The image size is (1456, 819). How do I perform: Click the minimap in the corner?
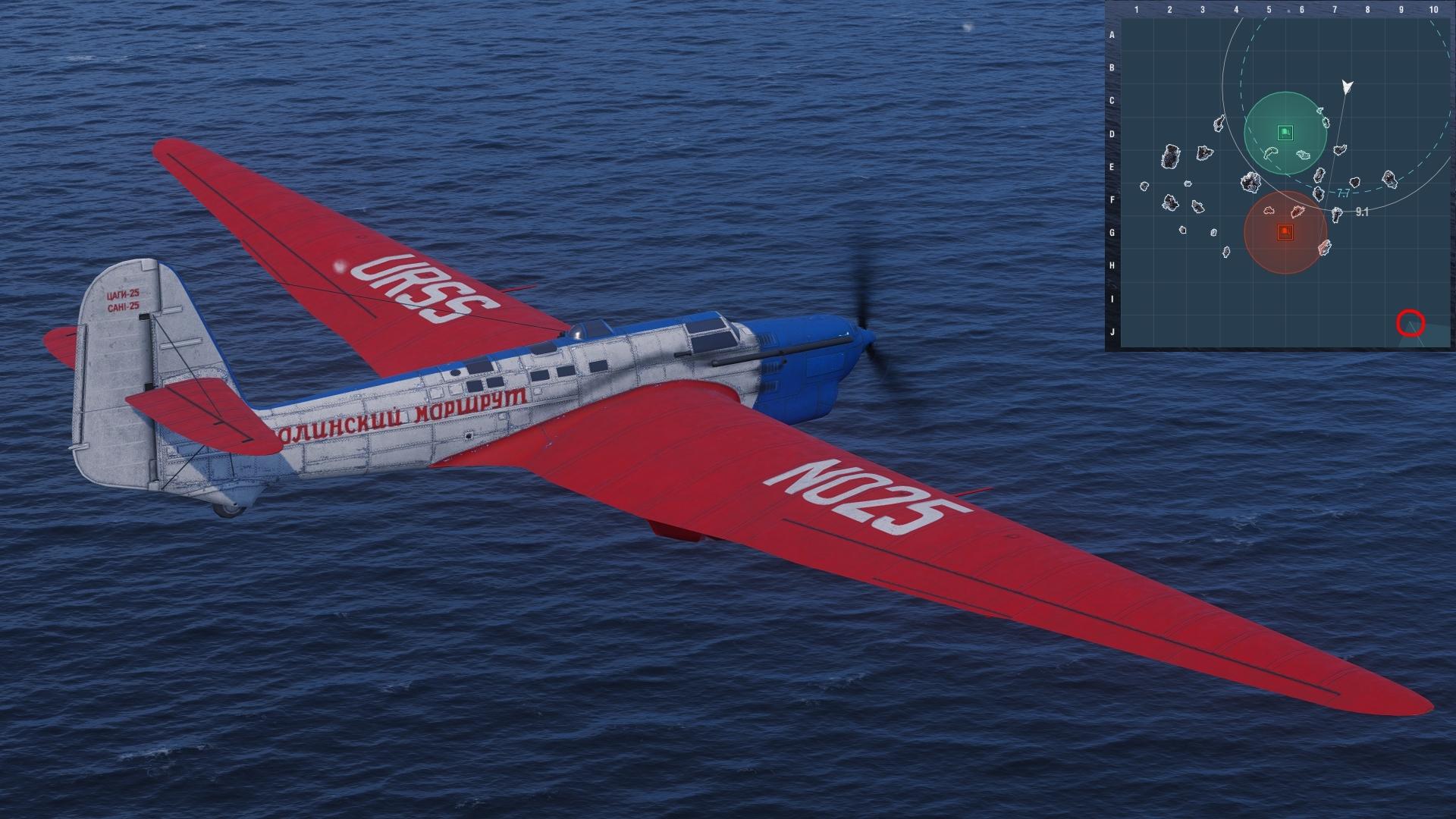tap(1280, 176)
